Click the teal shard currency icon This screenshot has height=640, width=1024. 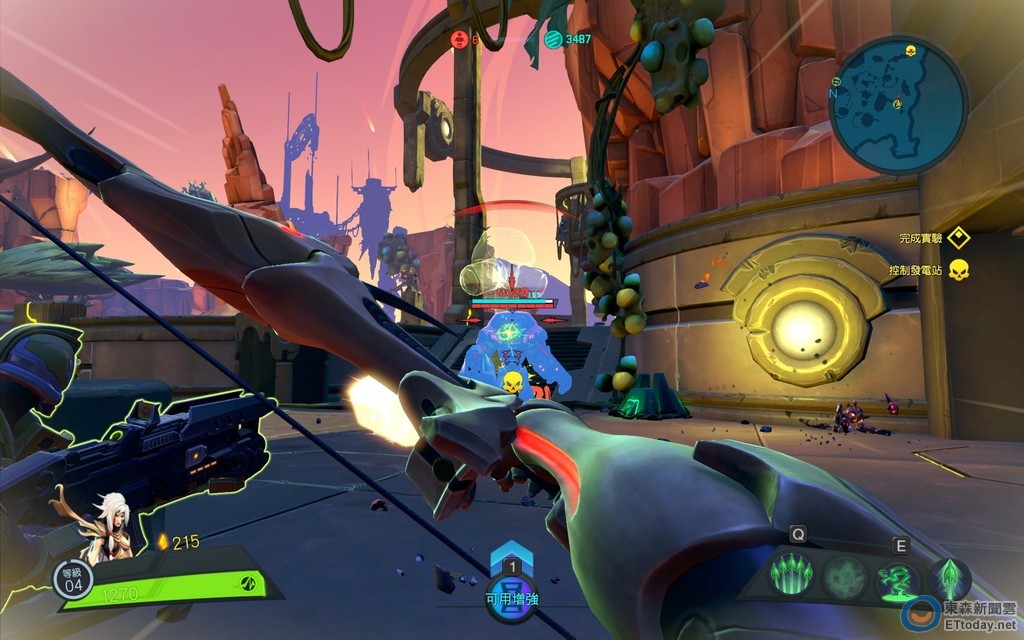553,39
